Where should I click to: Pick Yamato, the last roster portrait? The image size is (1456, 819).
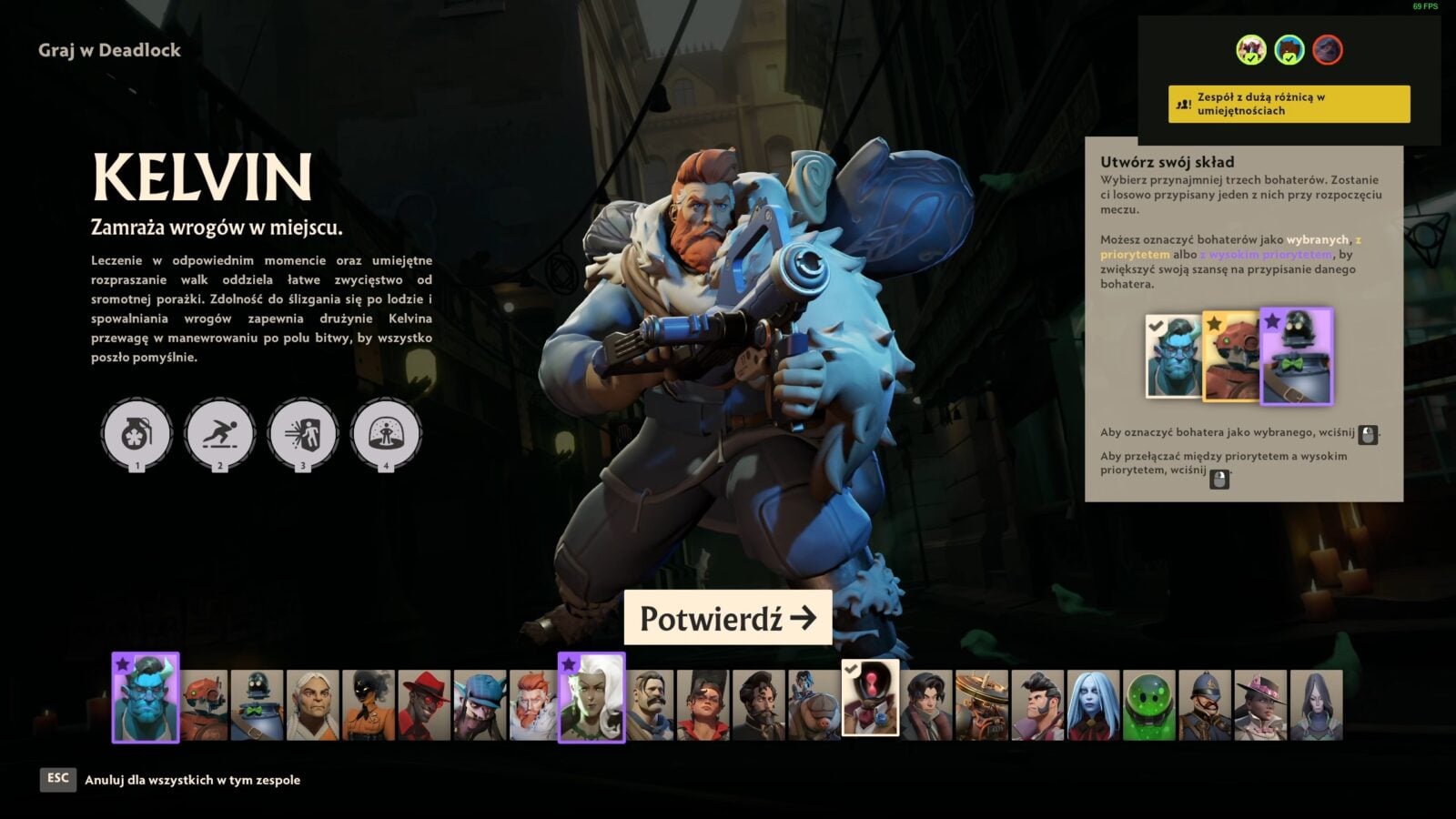[1316, 705]
